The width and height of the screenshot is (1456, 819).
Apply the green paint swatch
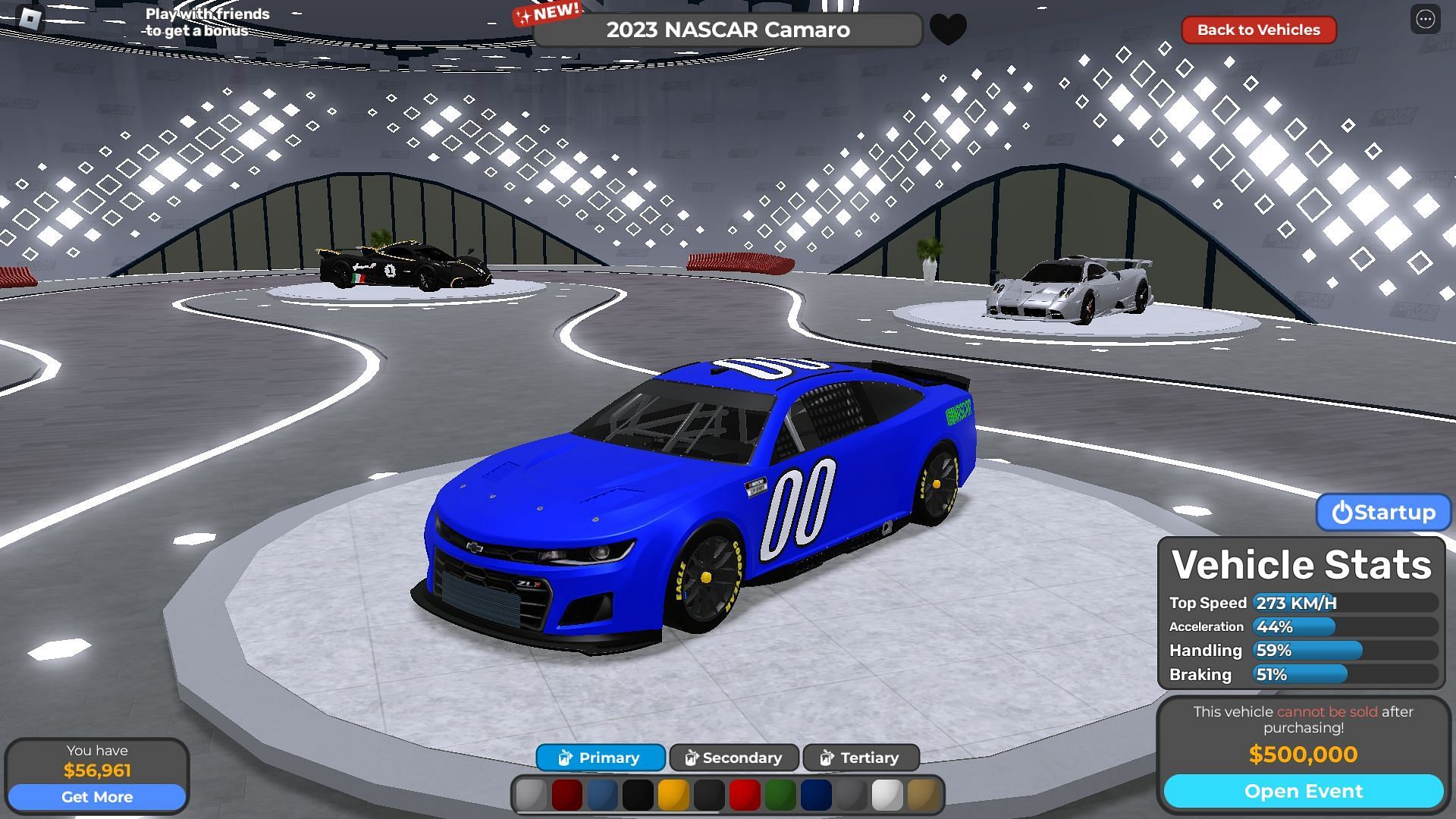[x=780, y=795]
